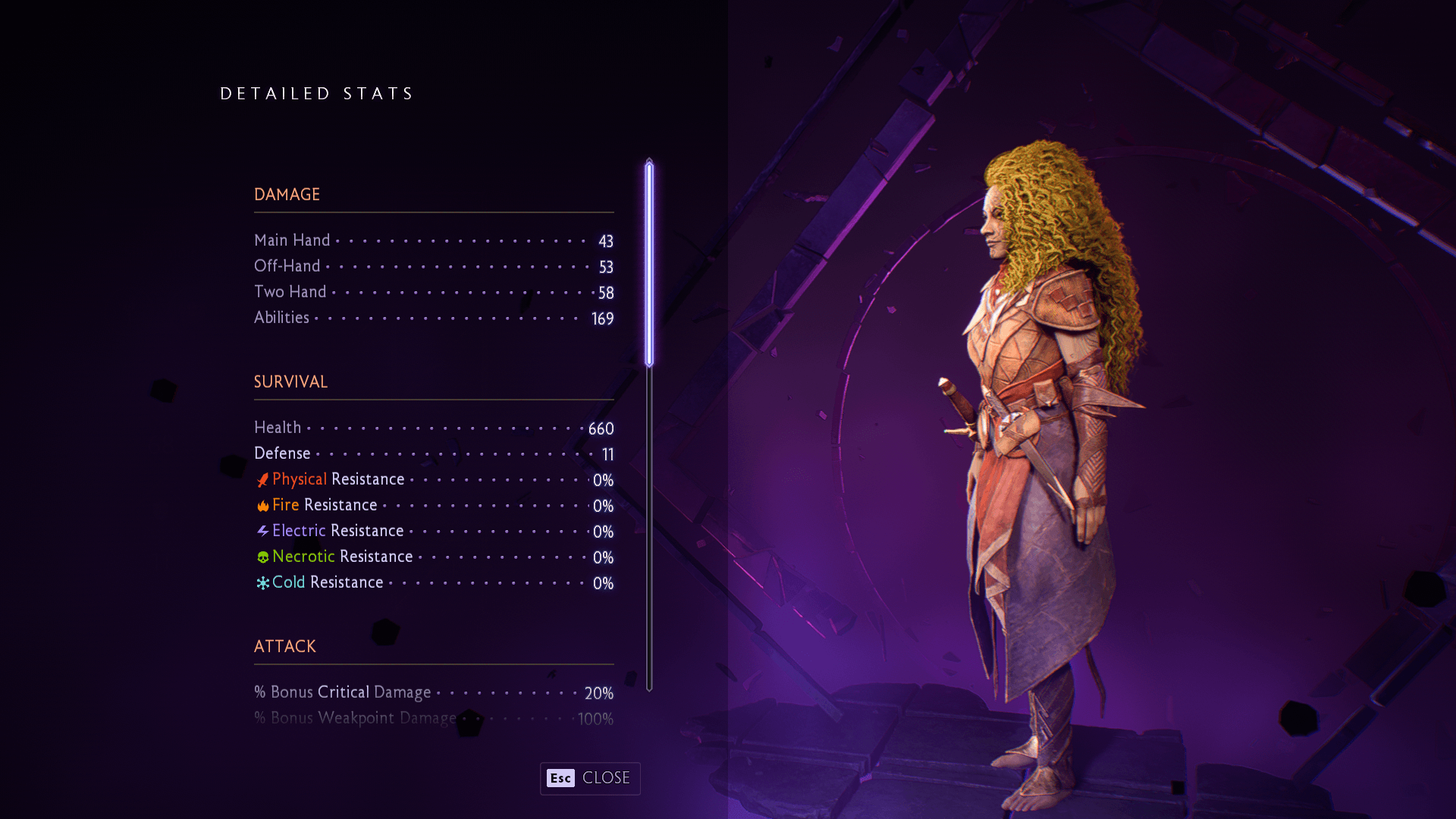
Task: Close the Detailed Stats screen
Action: click(590, 778)
